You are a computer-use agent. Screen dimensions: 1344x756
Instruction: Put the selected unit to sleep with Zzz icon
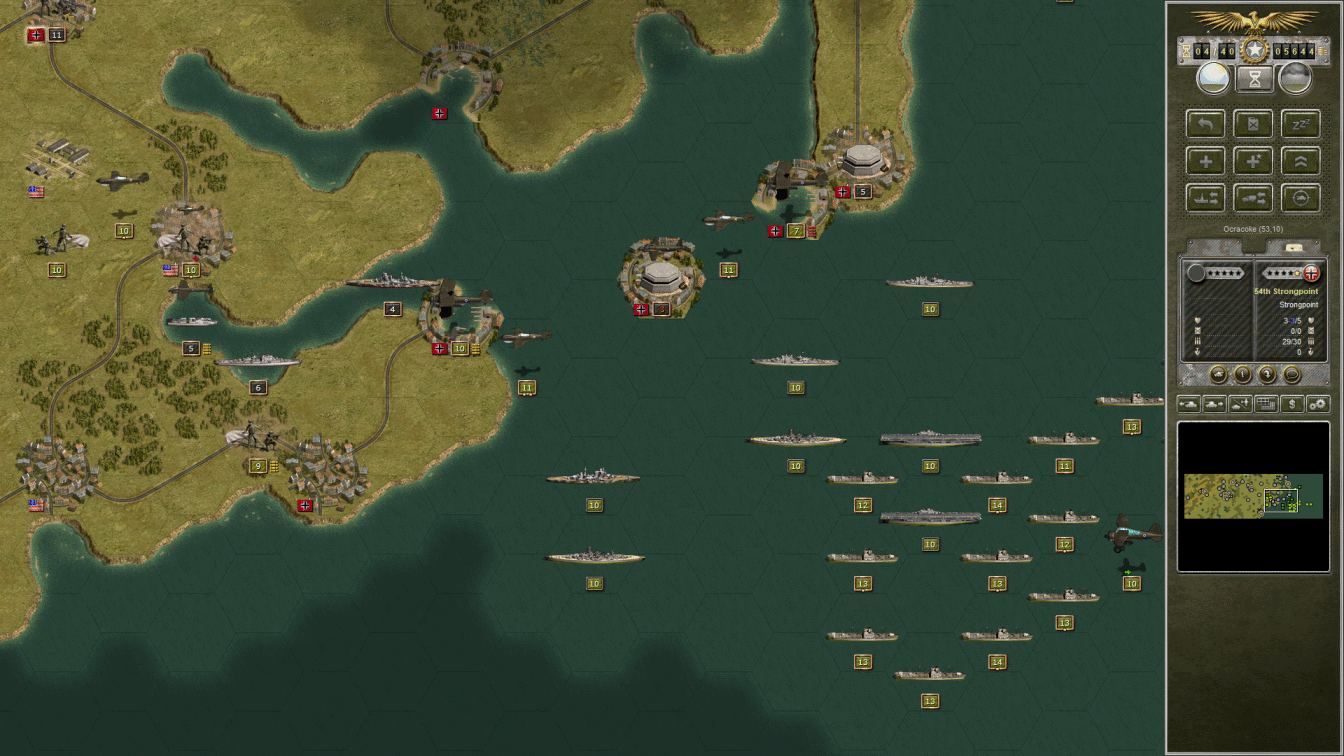1301,123
